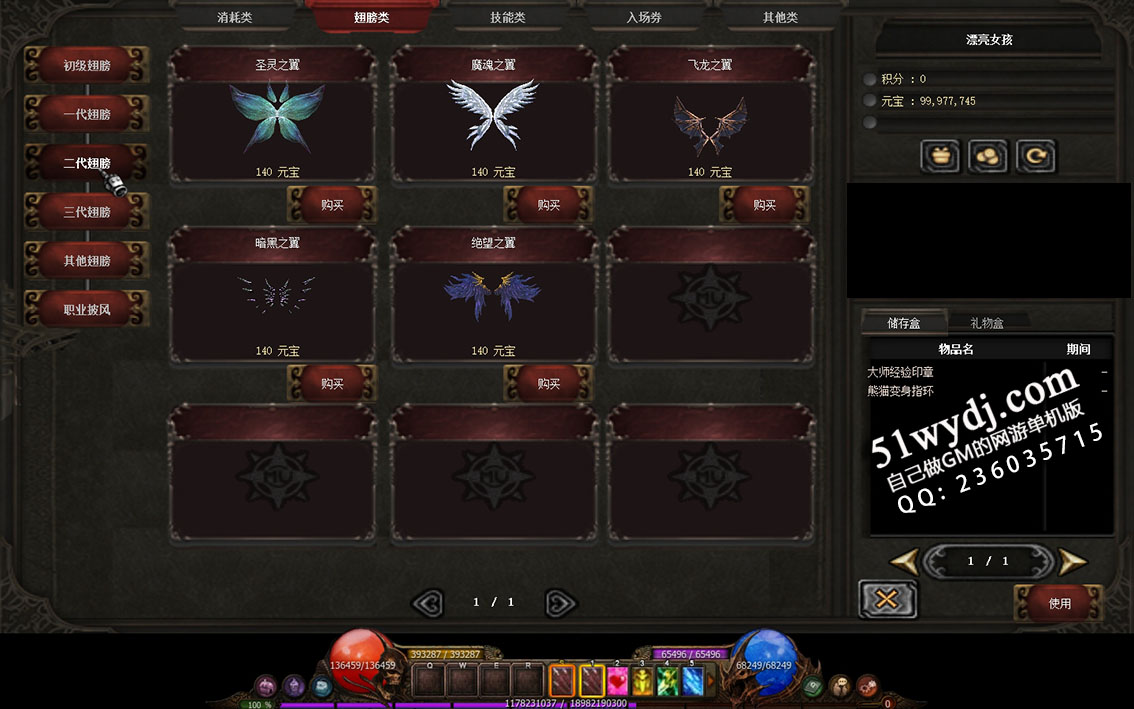Image resolution: width=1134 pixels, height=709 pixels.
Task: Select the 三代翅膀 subcategory
Action: point(87,212)
